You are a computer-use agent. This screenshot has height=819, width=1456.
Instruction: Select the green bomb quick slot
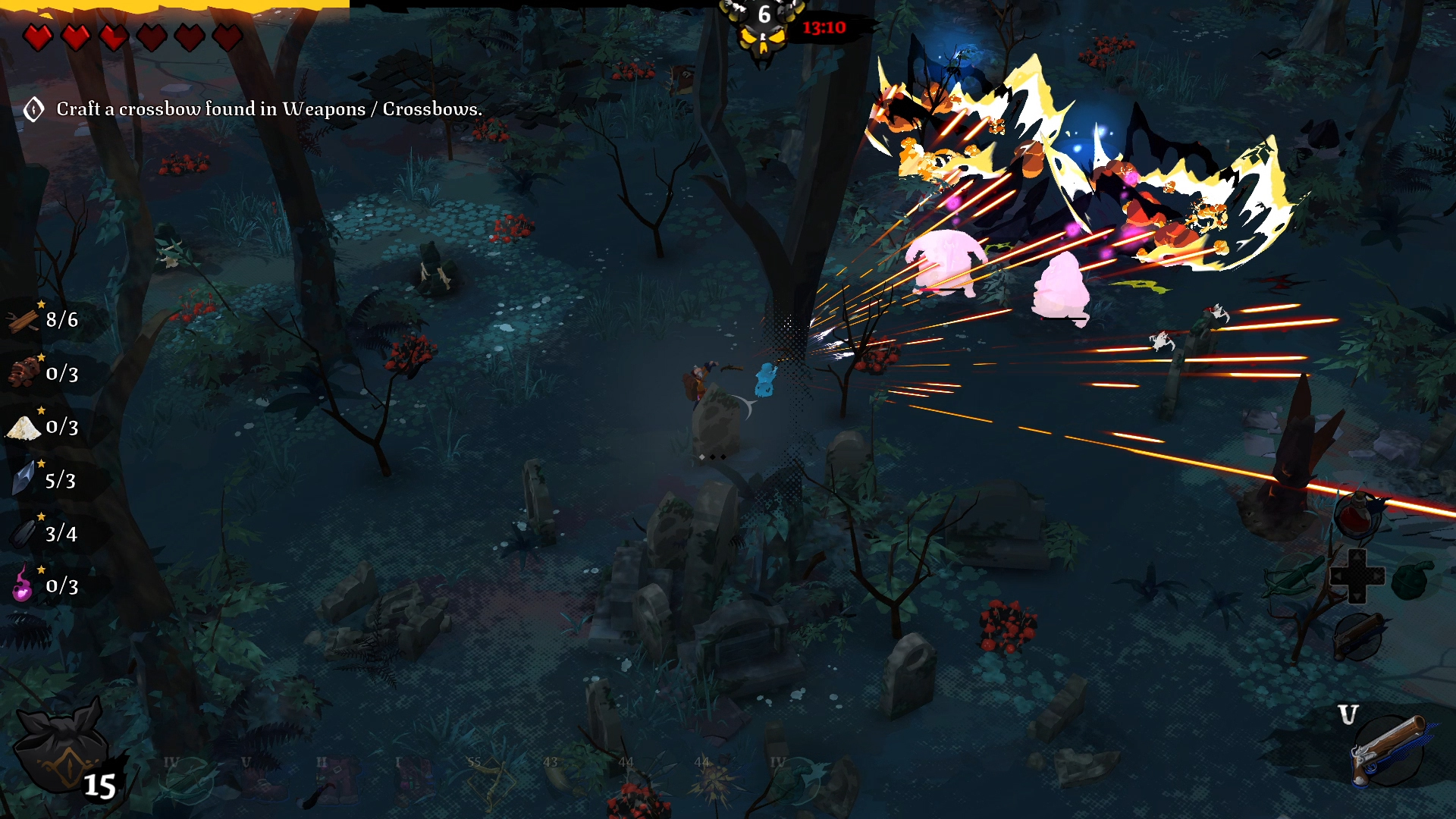(1412, 579)
